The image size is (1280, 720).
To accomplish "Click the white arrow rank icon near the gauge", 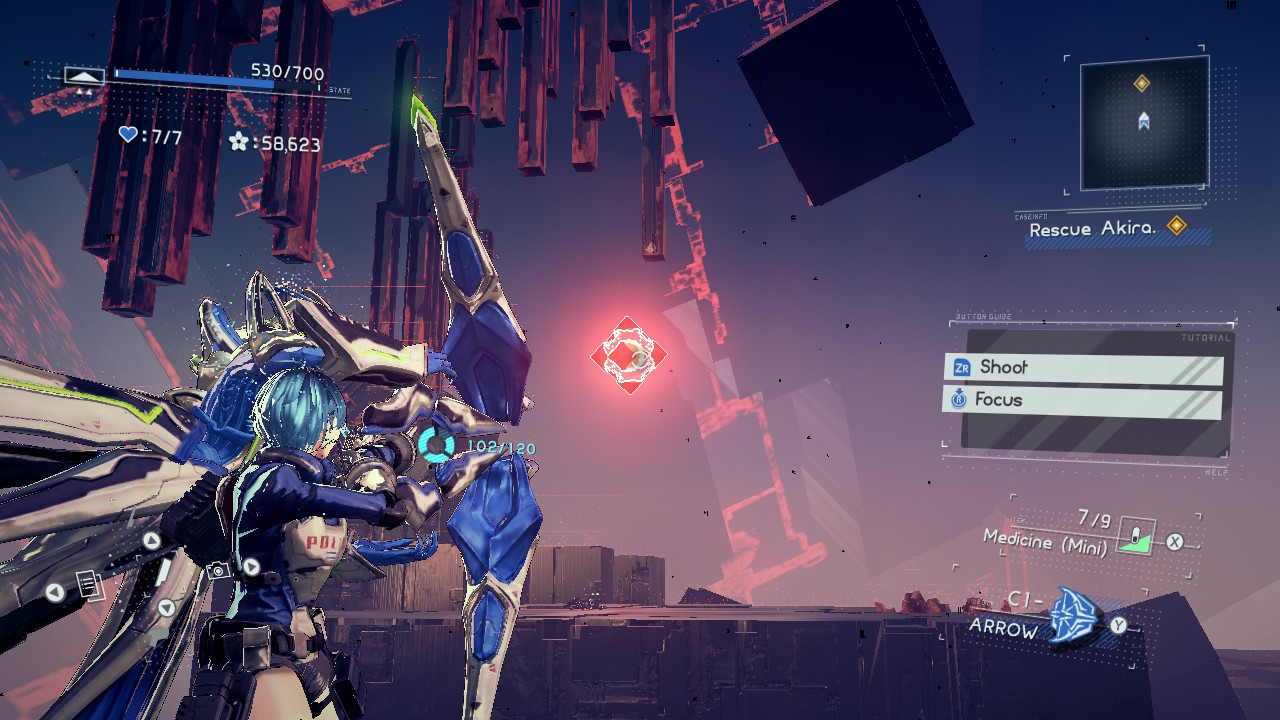I will pyautogui.click(x=83, y=74).
